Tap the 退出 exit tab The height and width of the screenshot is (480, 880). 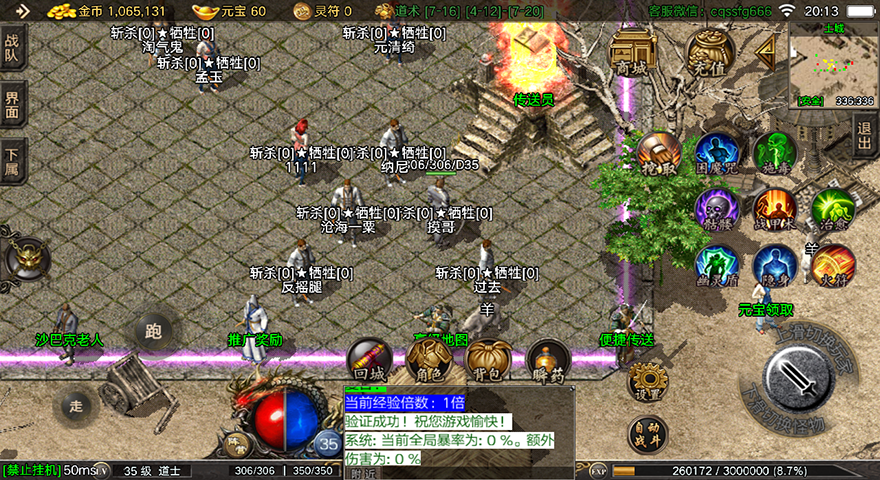866,133
